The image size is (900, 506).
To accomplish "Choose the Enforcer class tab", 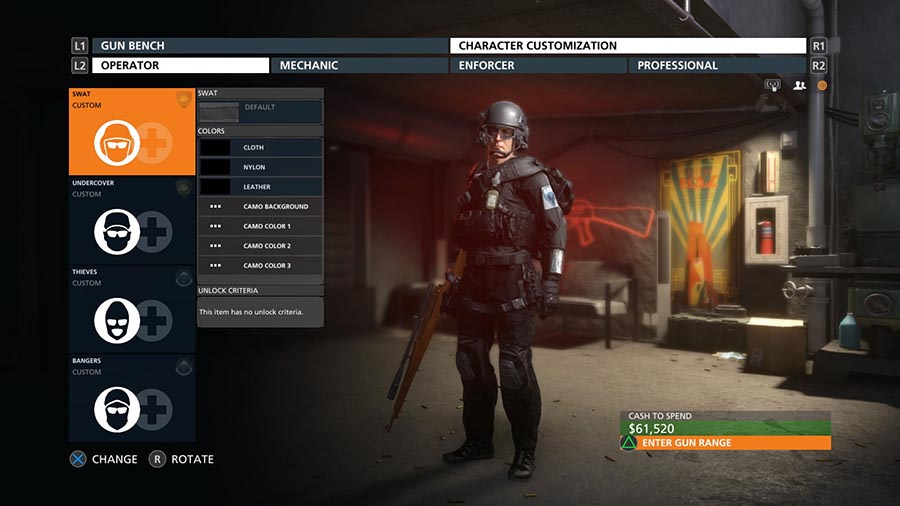I will click(538, 66).
